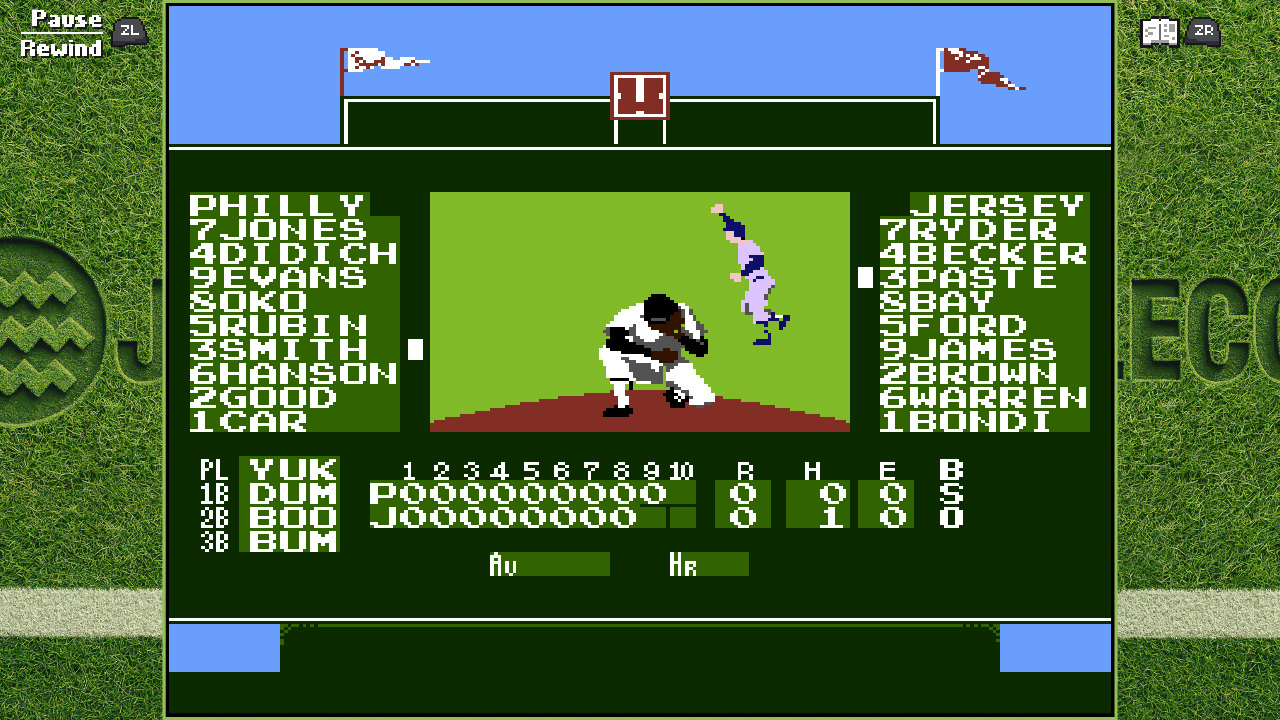Click the scoreboard clock above the outfield wall
The height and width of the screenshot is (720, 1280).
coord(639,98)
